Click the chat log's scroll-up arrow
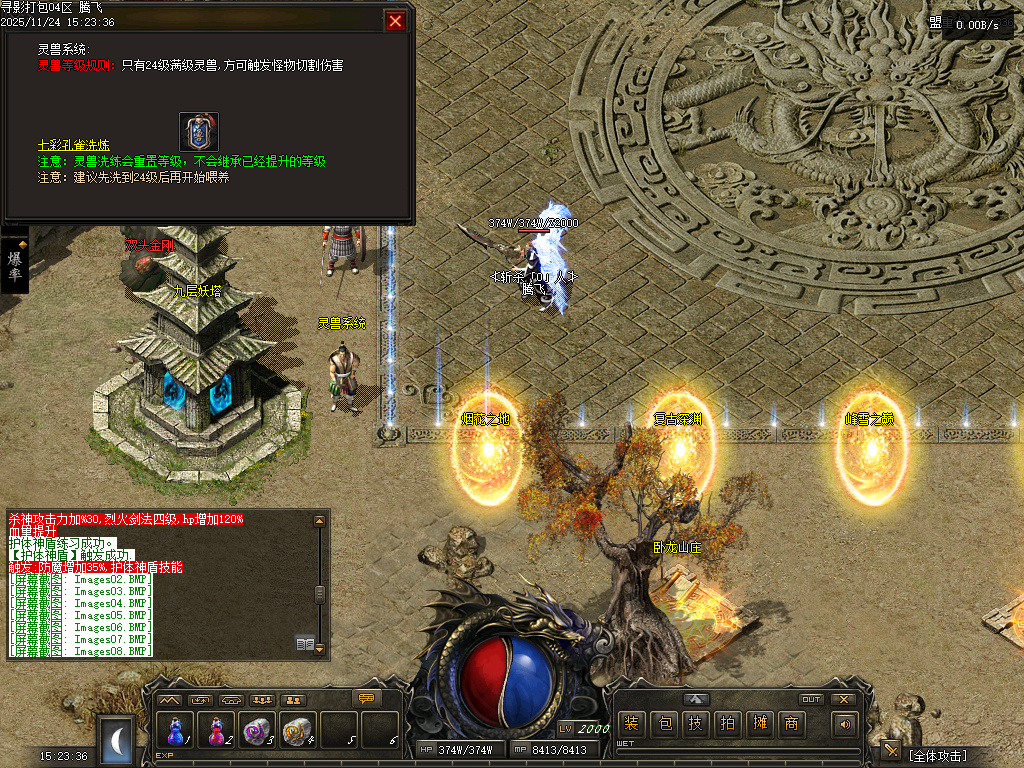Viewport: 1024px width, 768px height. tap(320, 521)
